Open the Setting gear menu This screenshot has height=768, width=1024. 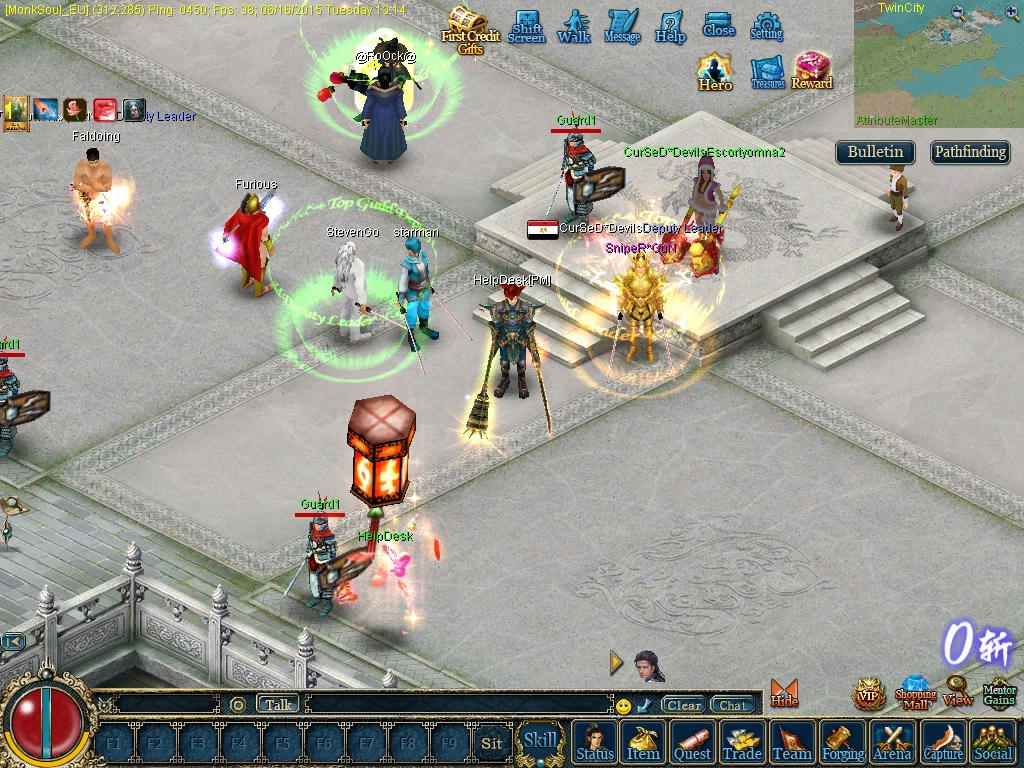tap(767, 26)
